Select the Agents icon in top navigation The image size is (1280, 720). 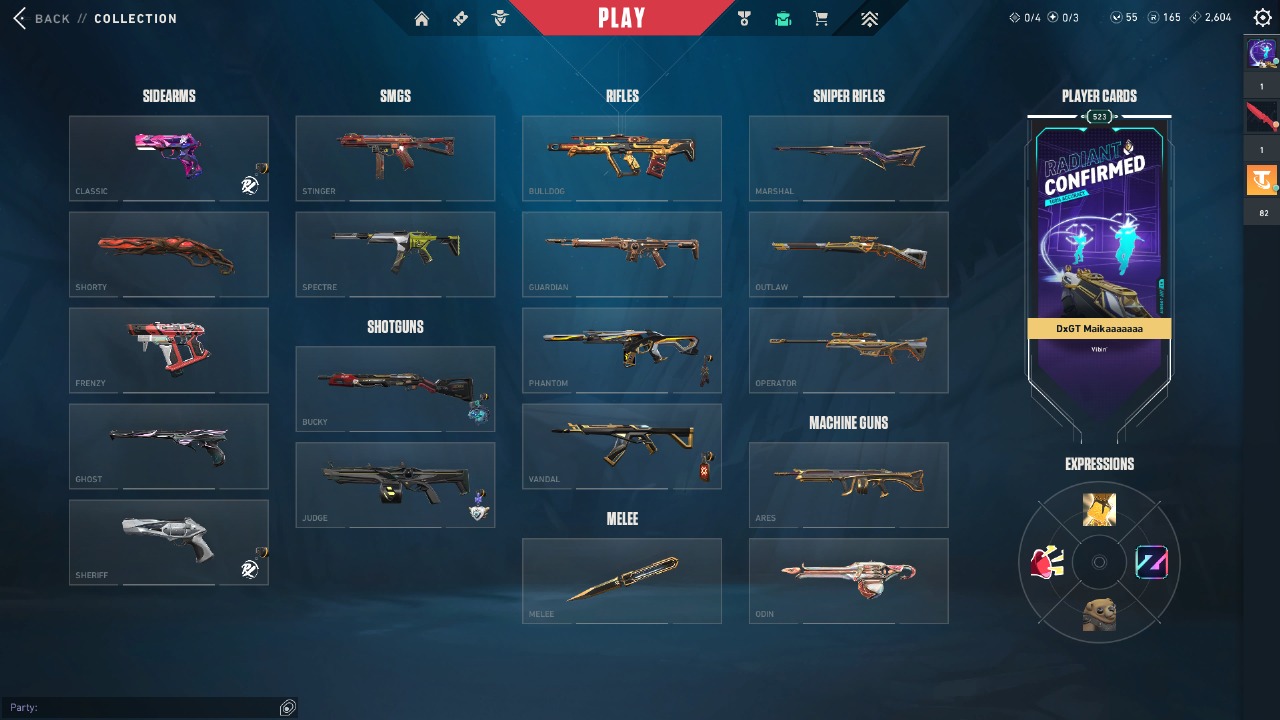pos(500,18)
